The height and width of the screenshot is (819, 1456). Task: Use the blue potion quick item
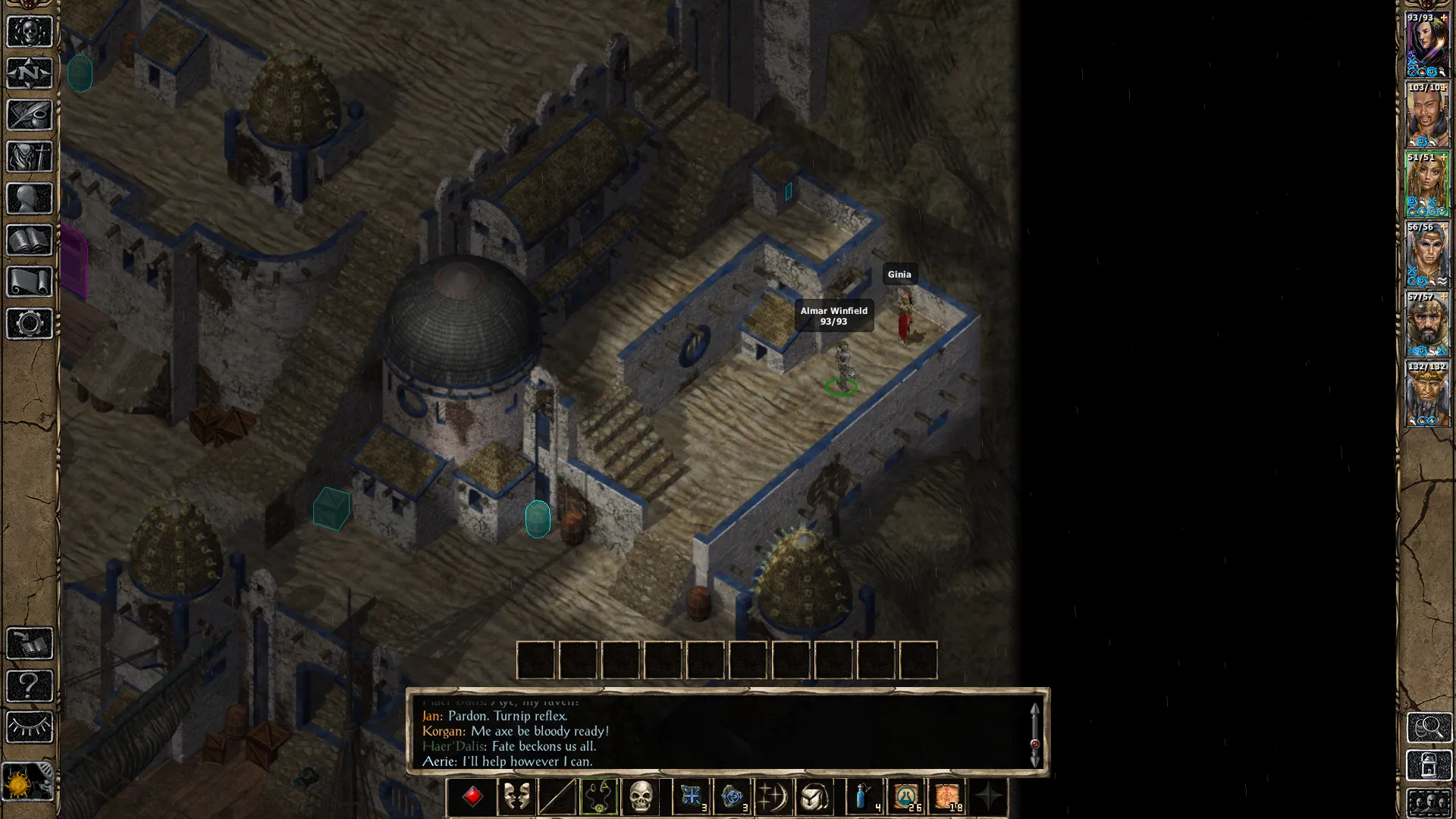point(864,797)
